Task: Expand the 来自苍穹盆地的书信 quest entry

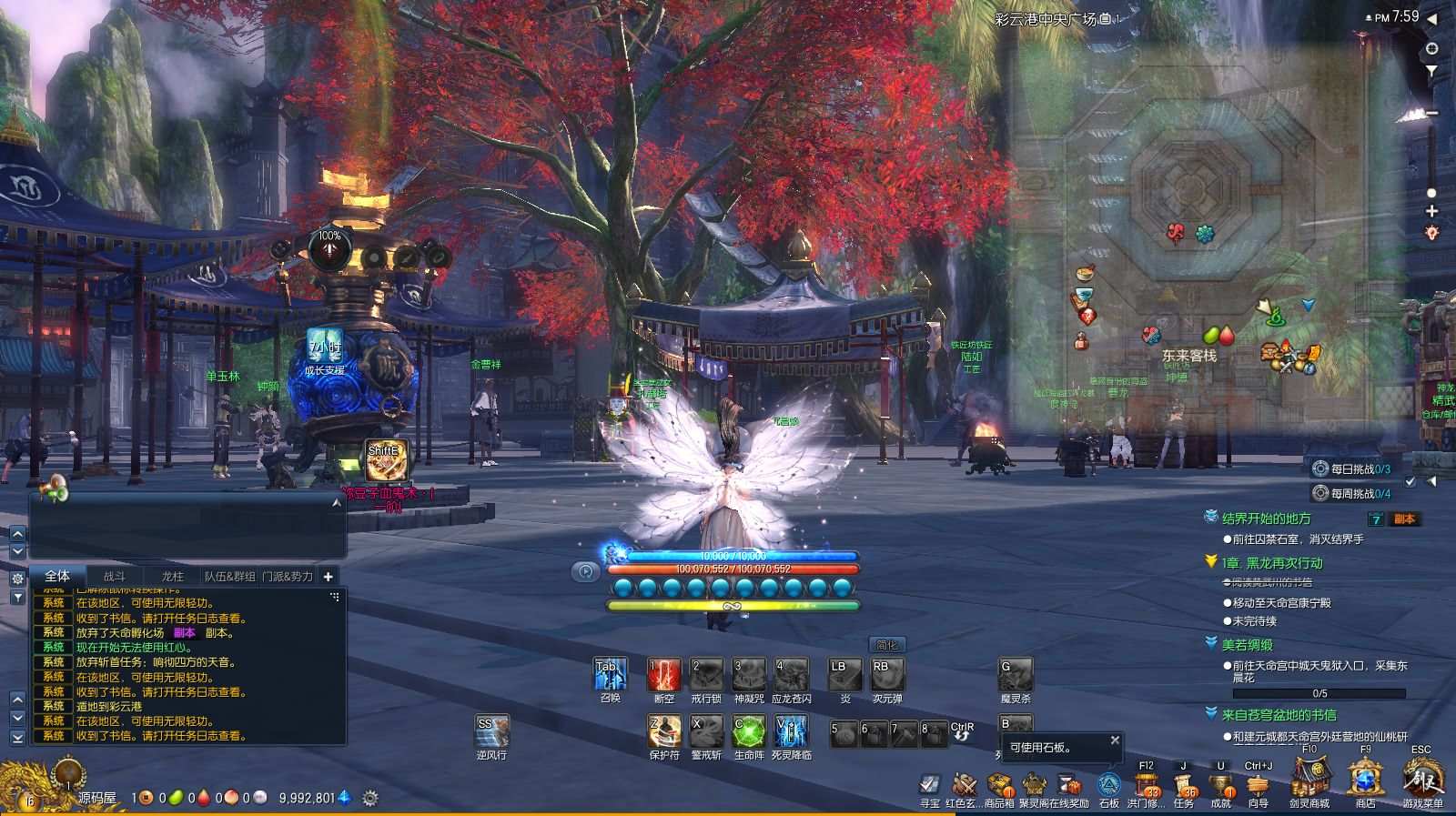Action: pos(1210,714)
